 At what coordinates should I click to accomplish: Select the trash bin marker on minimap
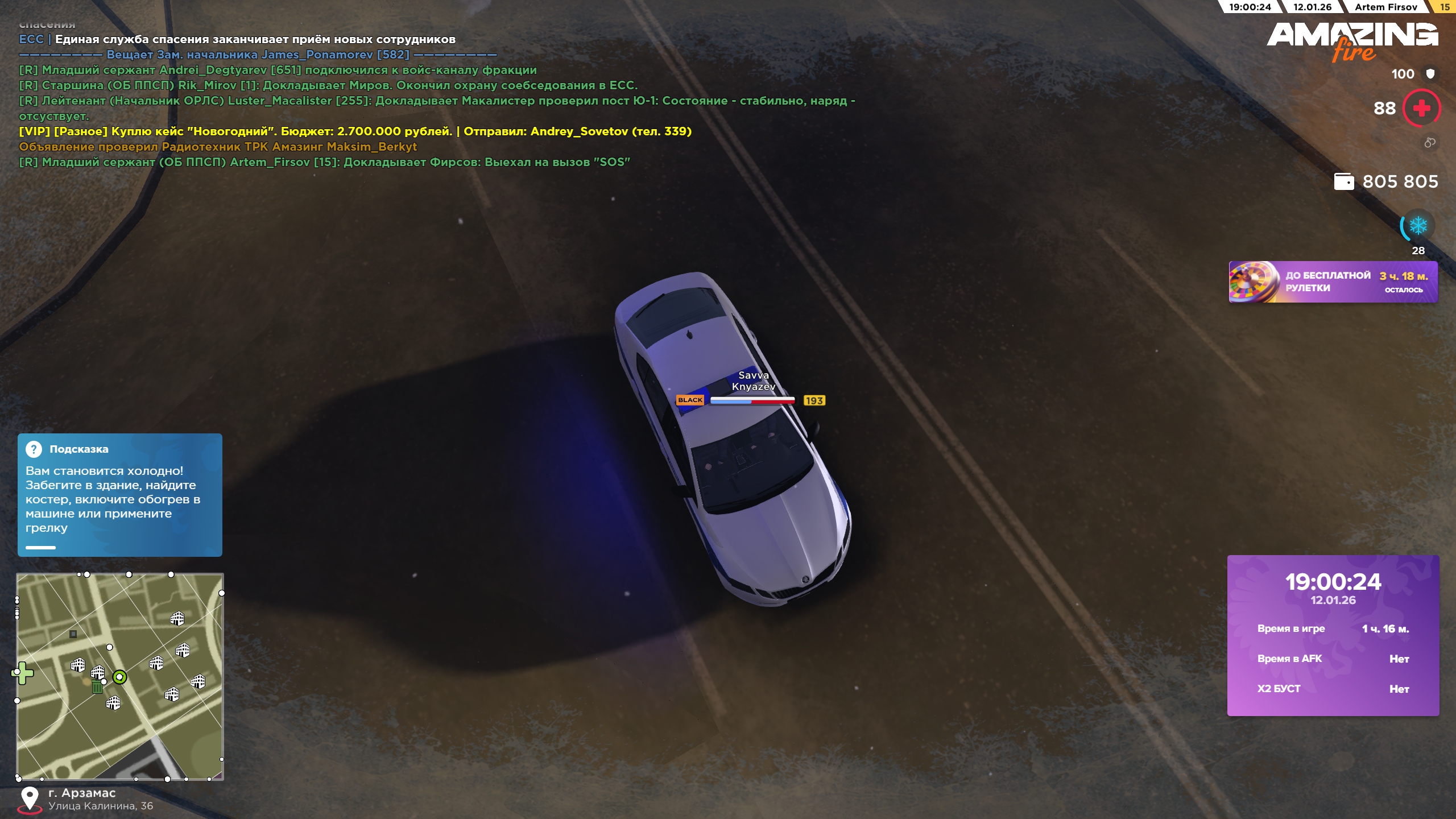(x=97, y=687)
